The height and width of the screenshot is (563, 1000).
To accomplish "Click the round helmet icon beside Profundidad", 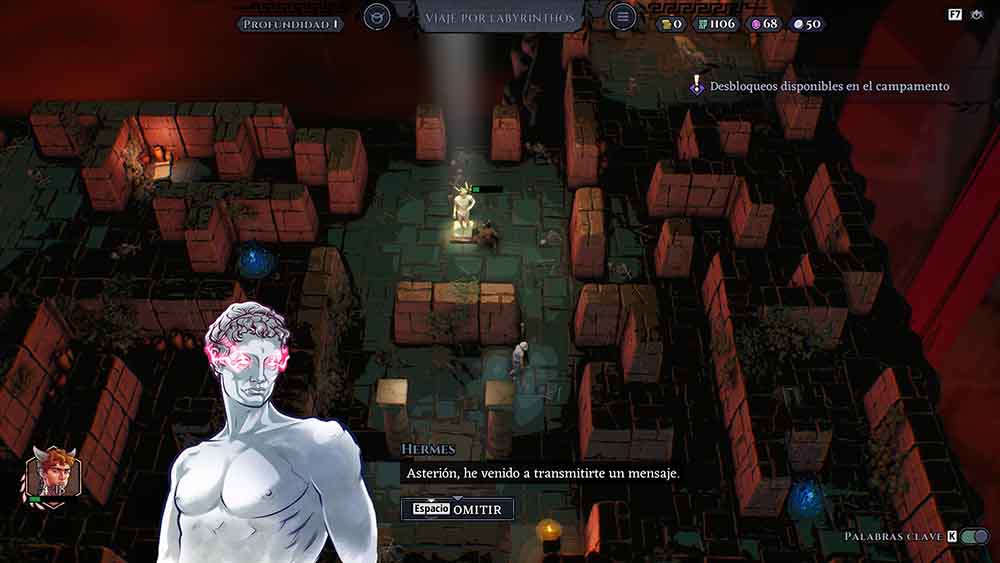I will pos(377,17).
